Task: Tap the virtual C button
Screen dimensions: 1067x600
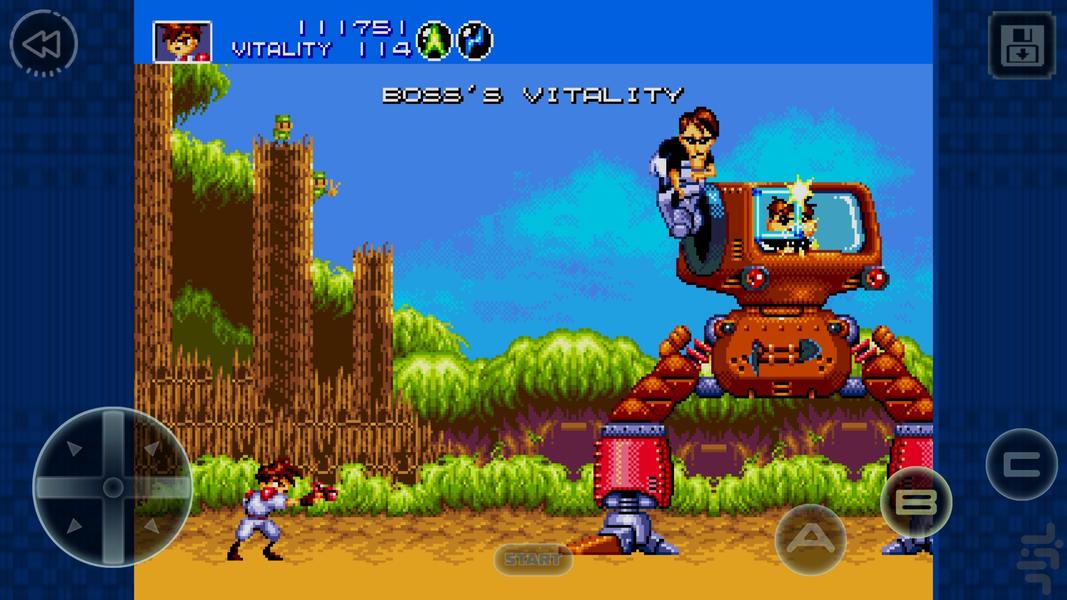Action: [1020, 464]
